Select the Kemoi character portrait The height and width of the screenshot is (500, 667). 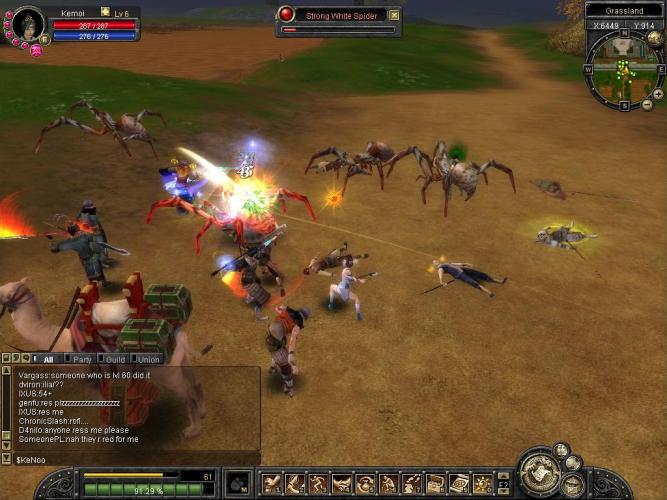[27, 24]
